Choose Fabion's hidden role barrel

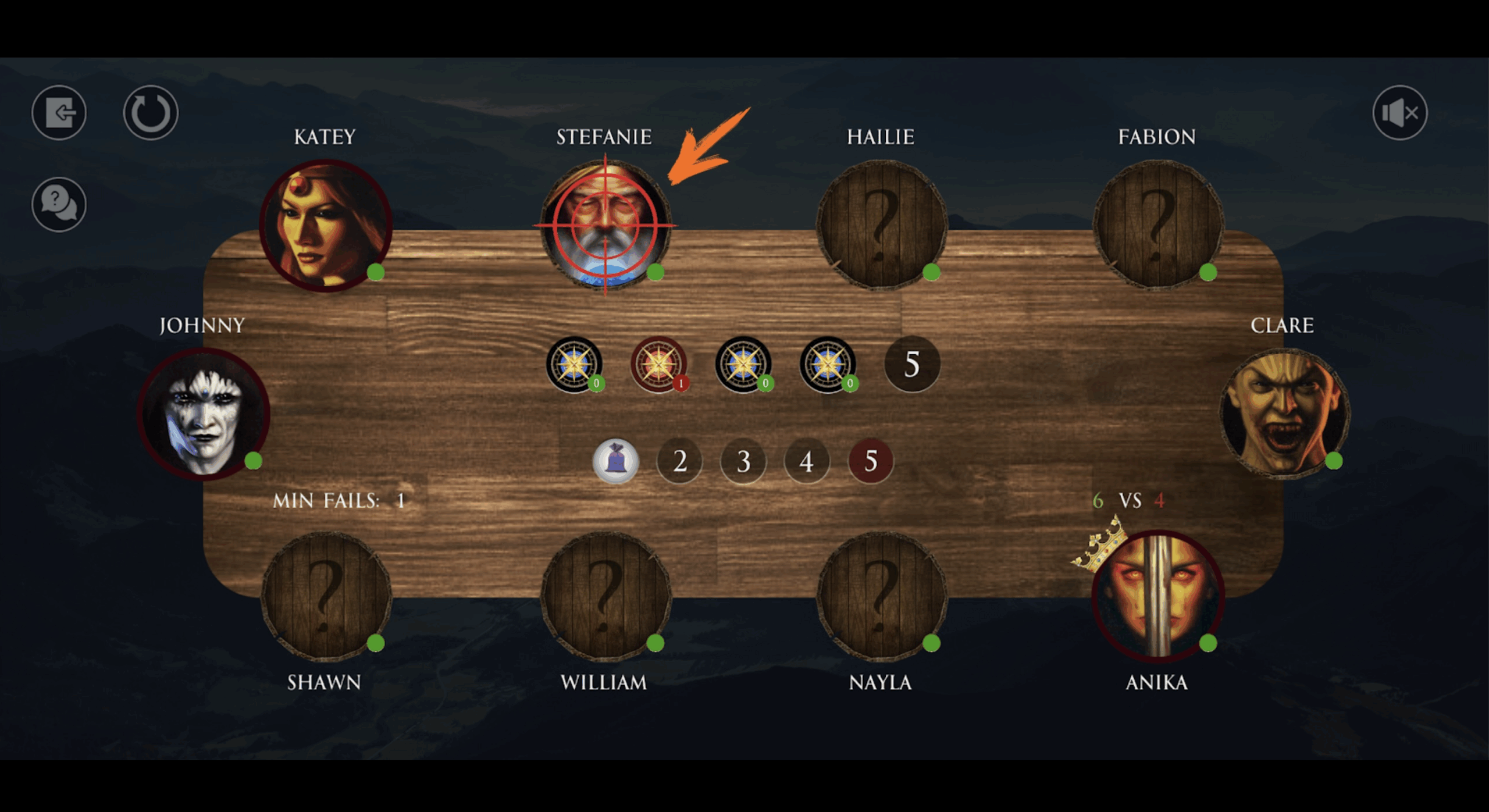pos(1157,225)
